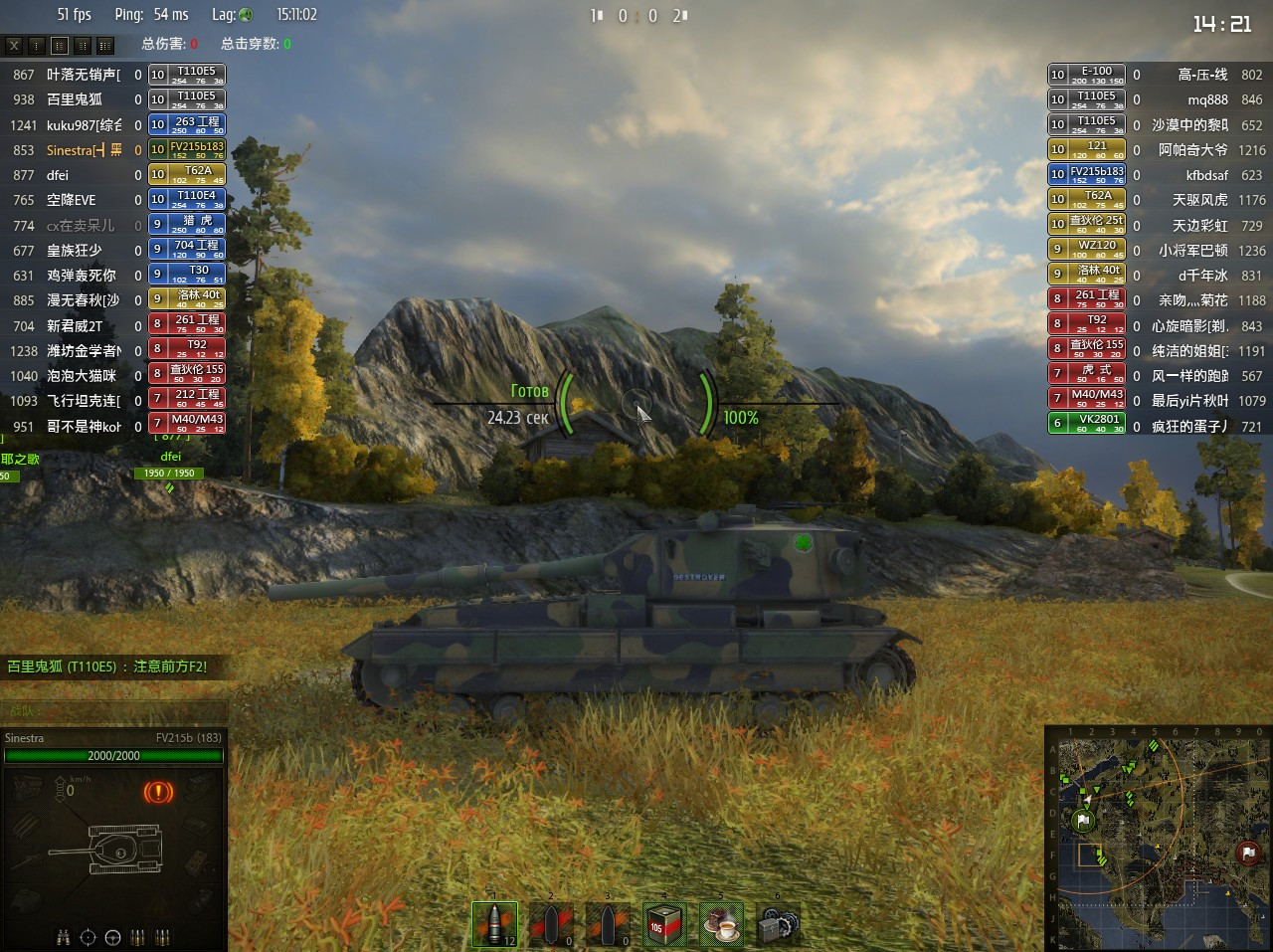Select the toolbox consumable in slot 6
The width and height of the screenshot is (1273, 952).
[777, 923]
